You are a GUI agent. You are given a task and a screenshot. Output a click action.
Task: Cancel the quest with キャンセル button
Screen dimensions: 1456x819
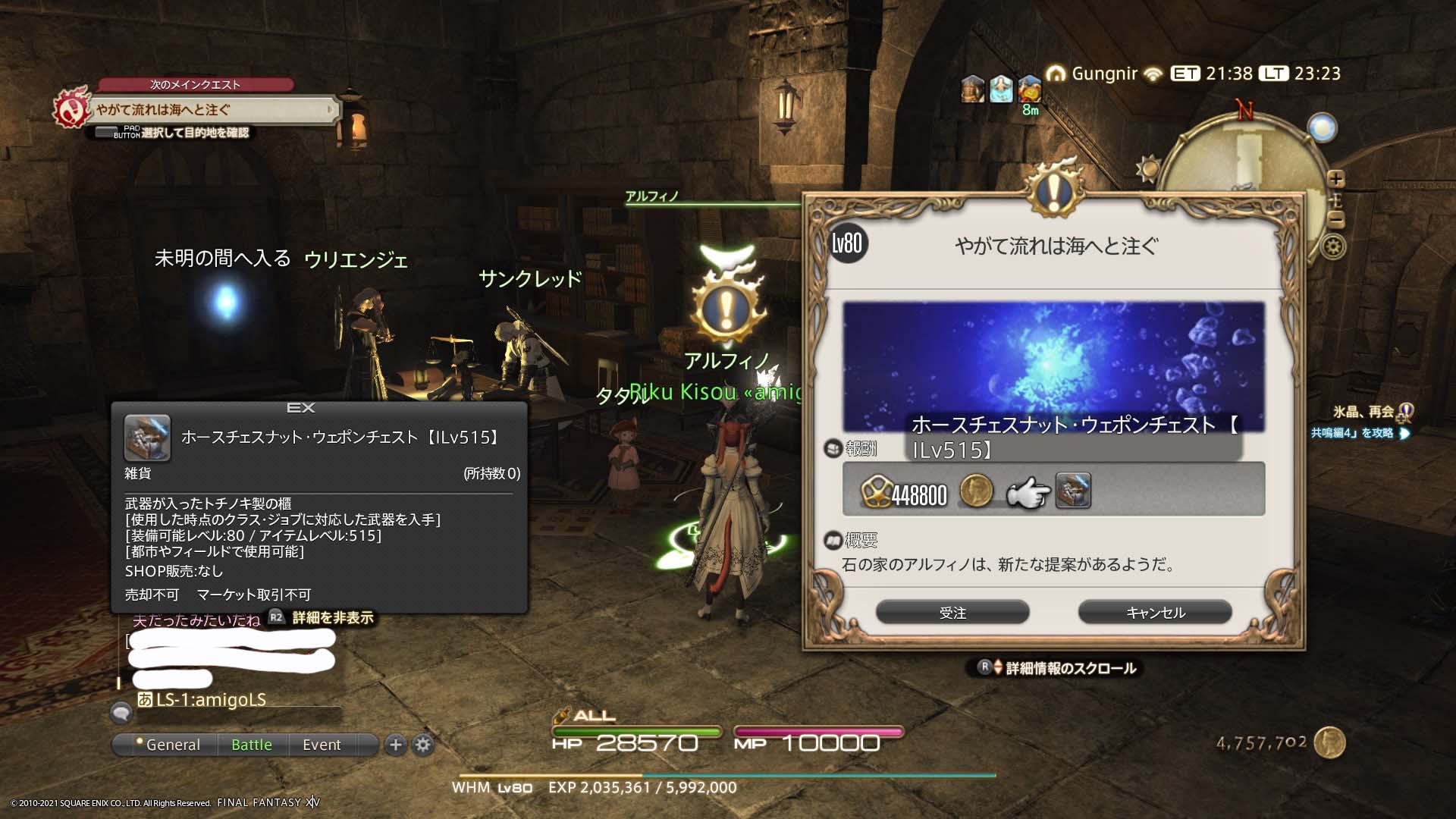click(1155, 612)
